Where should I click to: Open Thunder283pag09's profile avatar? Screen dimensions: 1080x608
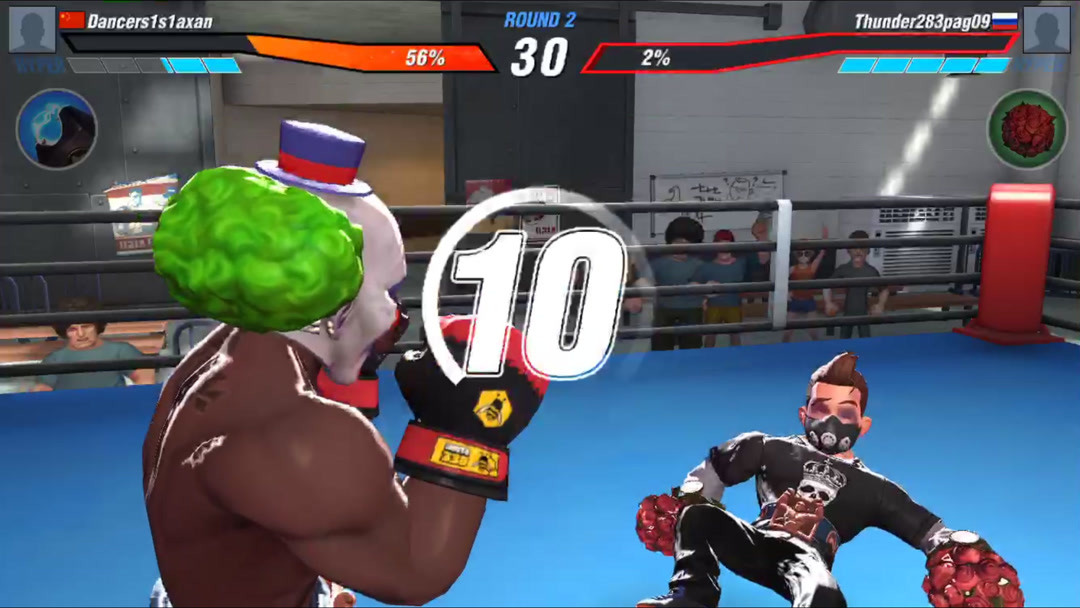(x=1047, y=30)
